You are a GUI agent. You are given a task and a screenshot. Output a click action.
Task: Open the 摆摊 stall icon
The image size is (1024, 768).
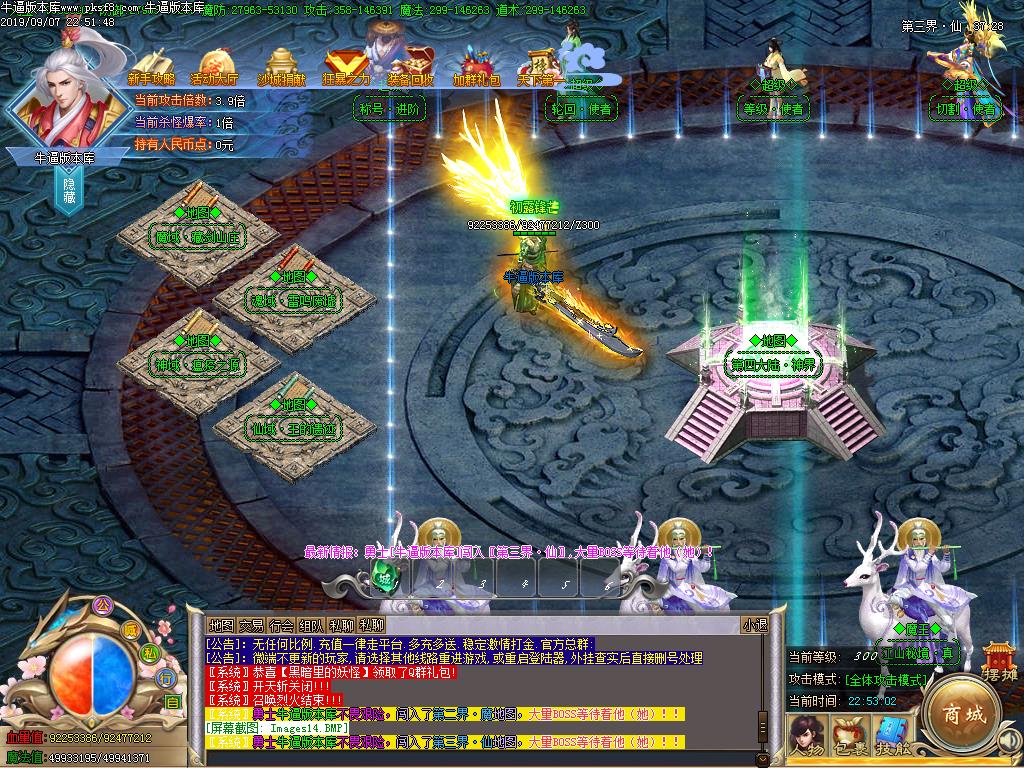tap(998, 662)
